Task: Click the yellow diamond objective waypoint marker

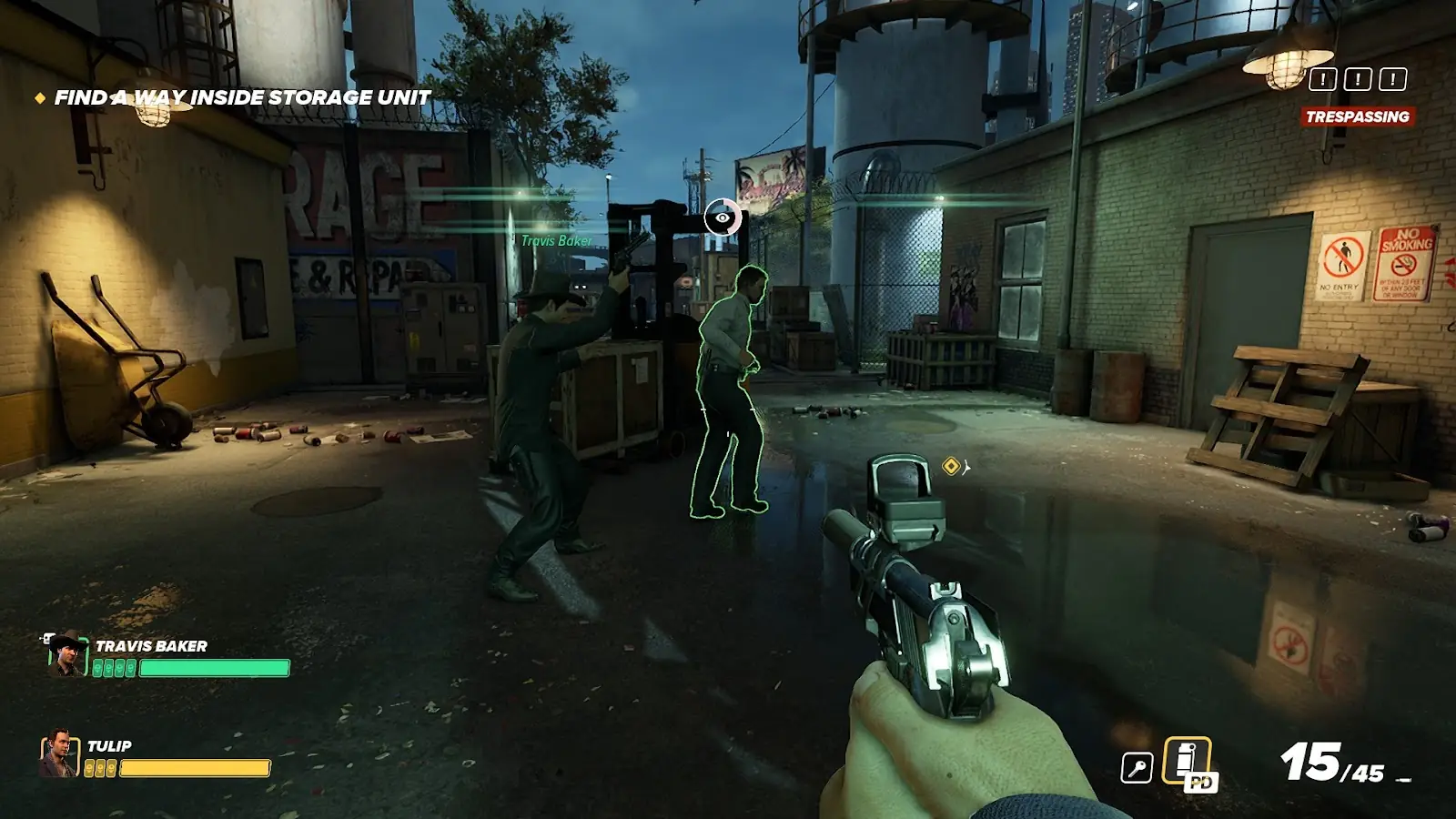Action: 951,467
